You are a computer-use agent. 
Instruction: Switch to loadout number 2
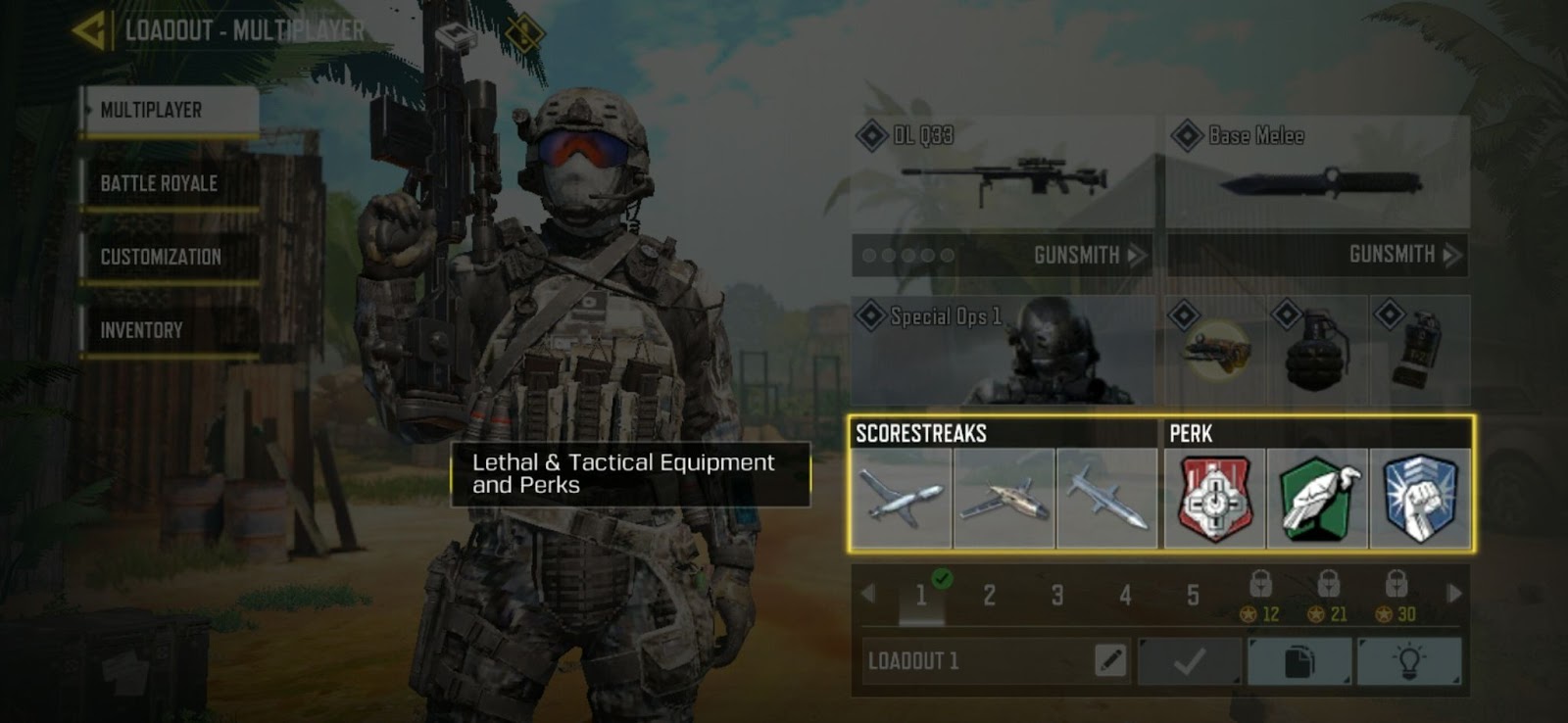(990, 595)
